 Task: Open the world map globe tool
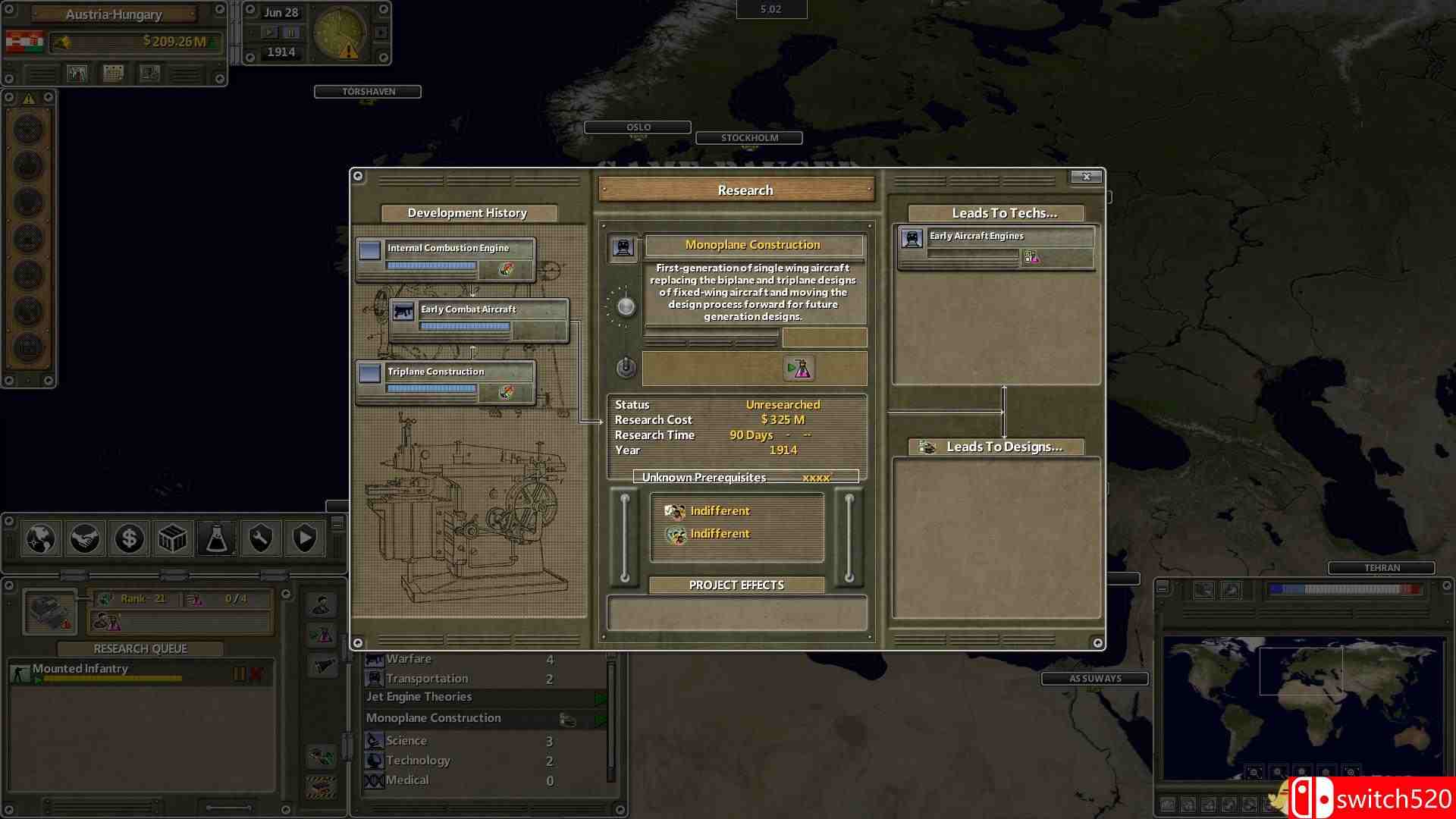(40, 539)
